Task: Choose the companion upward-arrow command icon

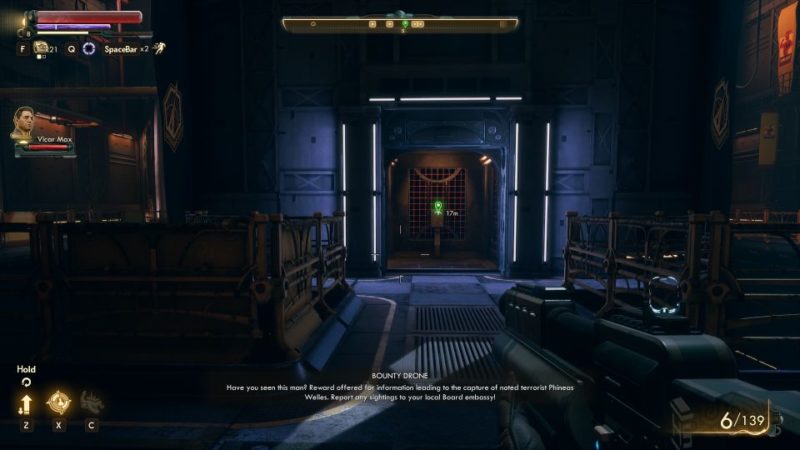Action: coord(26,402)
